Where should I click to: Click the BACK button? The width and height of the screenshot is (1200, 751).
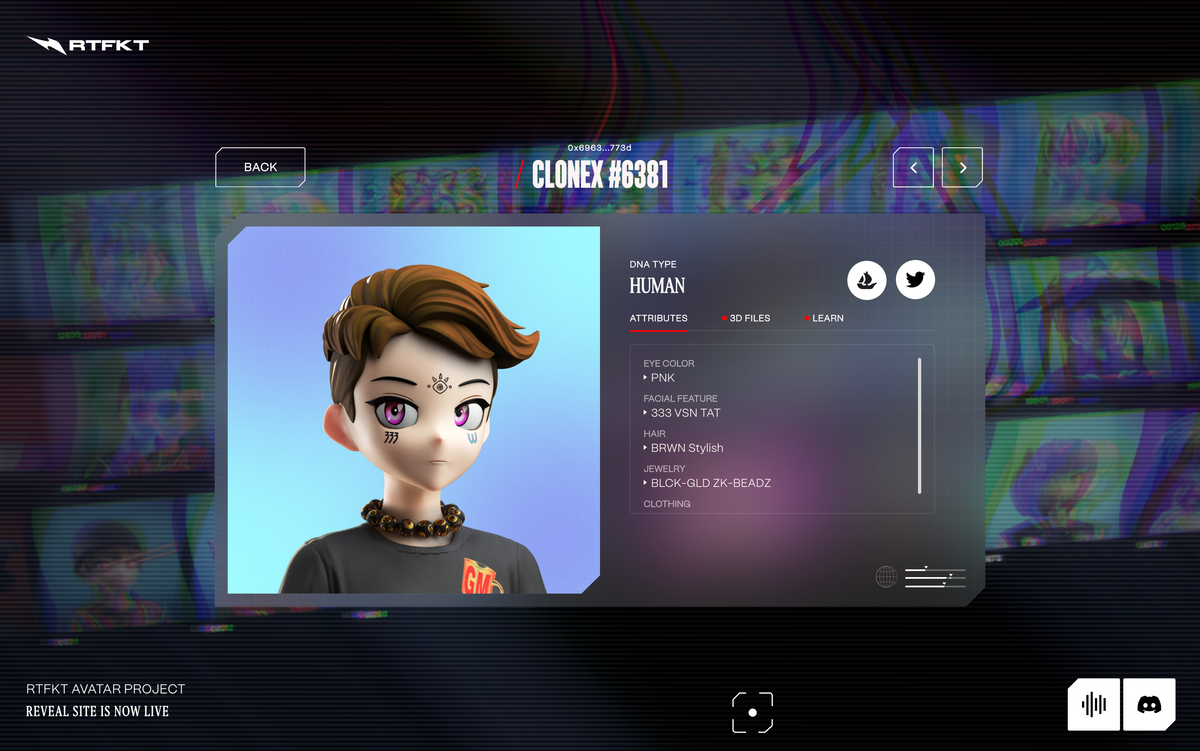[x=260, y=167]
